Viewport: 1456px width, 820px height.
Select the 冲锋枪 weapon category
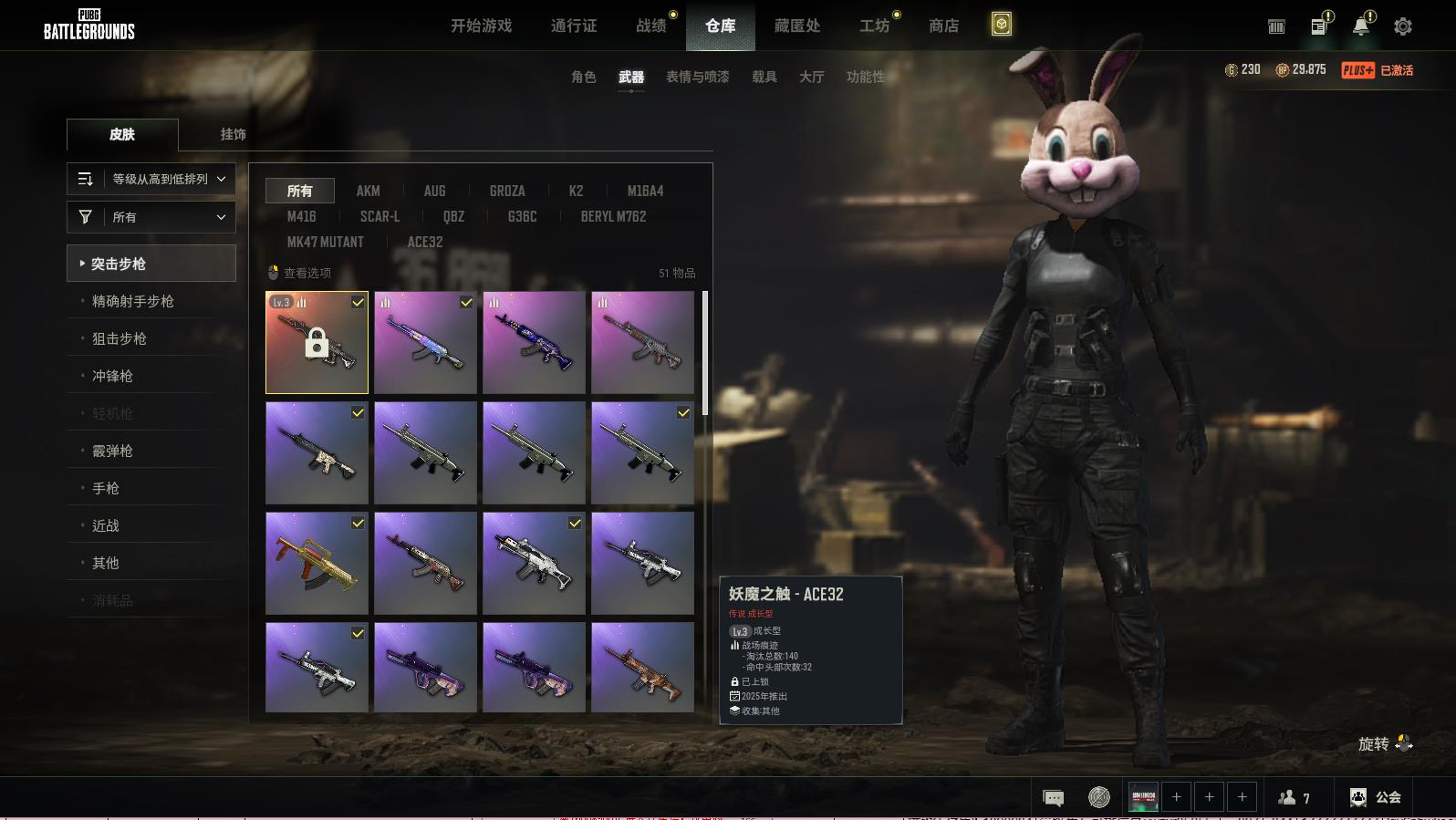click(x=112, y=376)
